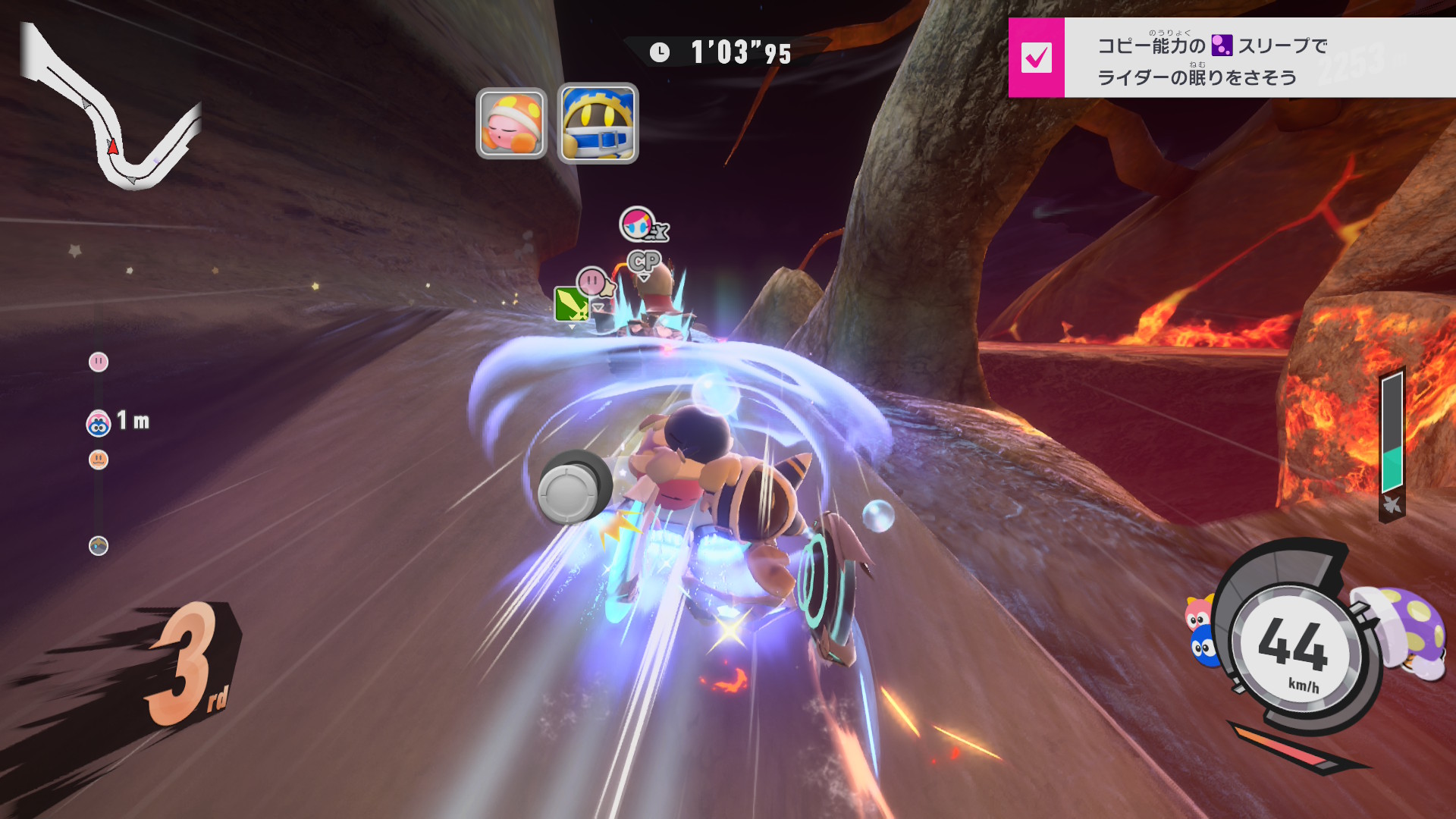
Task: Click the orange Waddle Dee progress marker
Action: click(x=99, y=460)
